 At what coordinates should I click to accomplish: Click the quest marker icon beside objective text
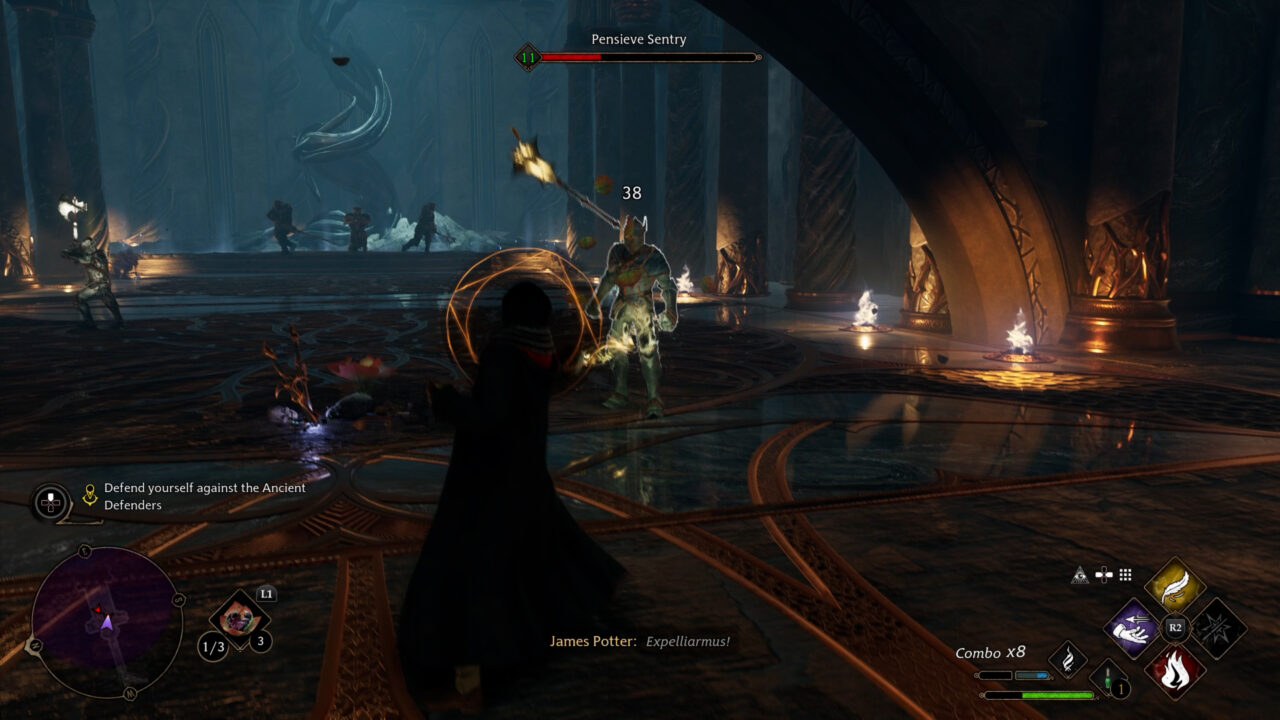(89, 493)
